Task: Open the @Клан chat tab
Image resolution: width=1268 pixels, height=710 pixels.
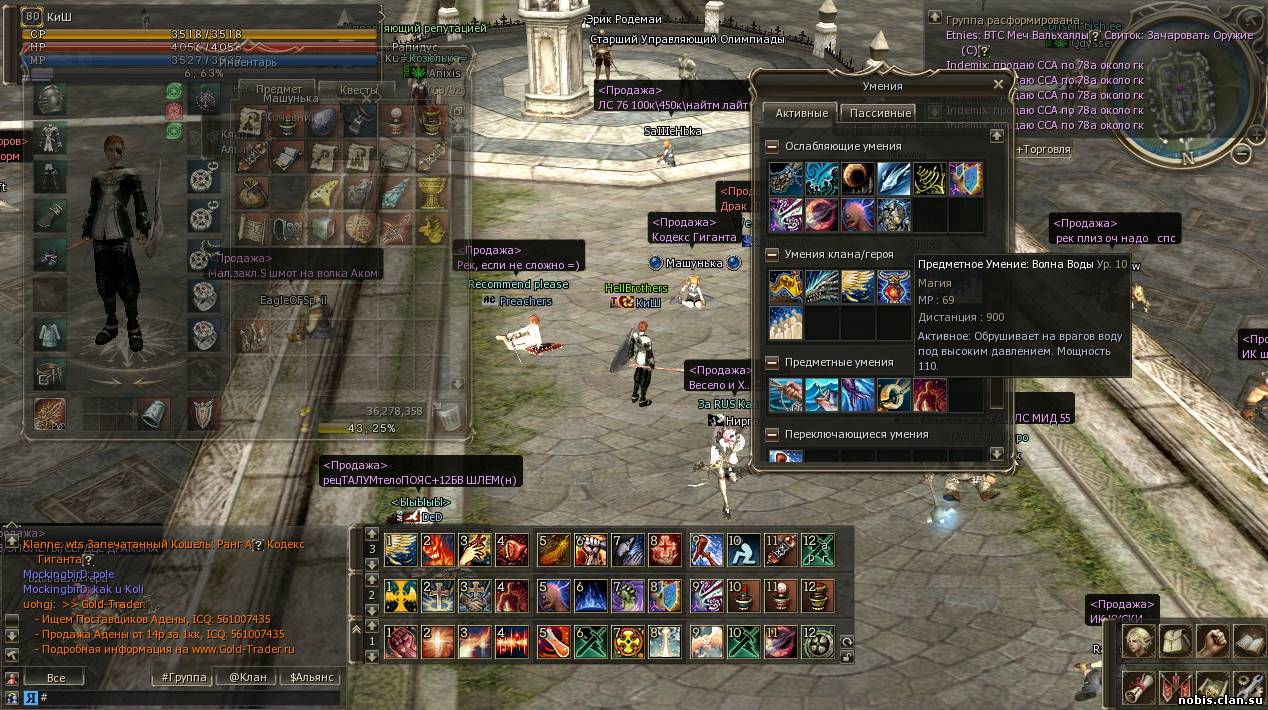Action: tap(247, 677)
